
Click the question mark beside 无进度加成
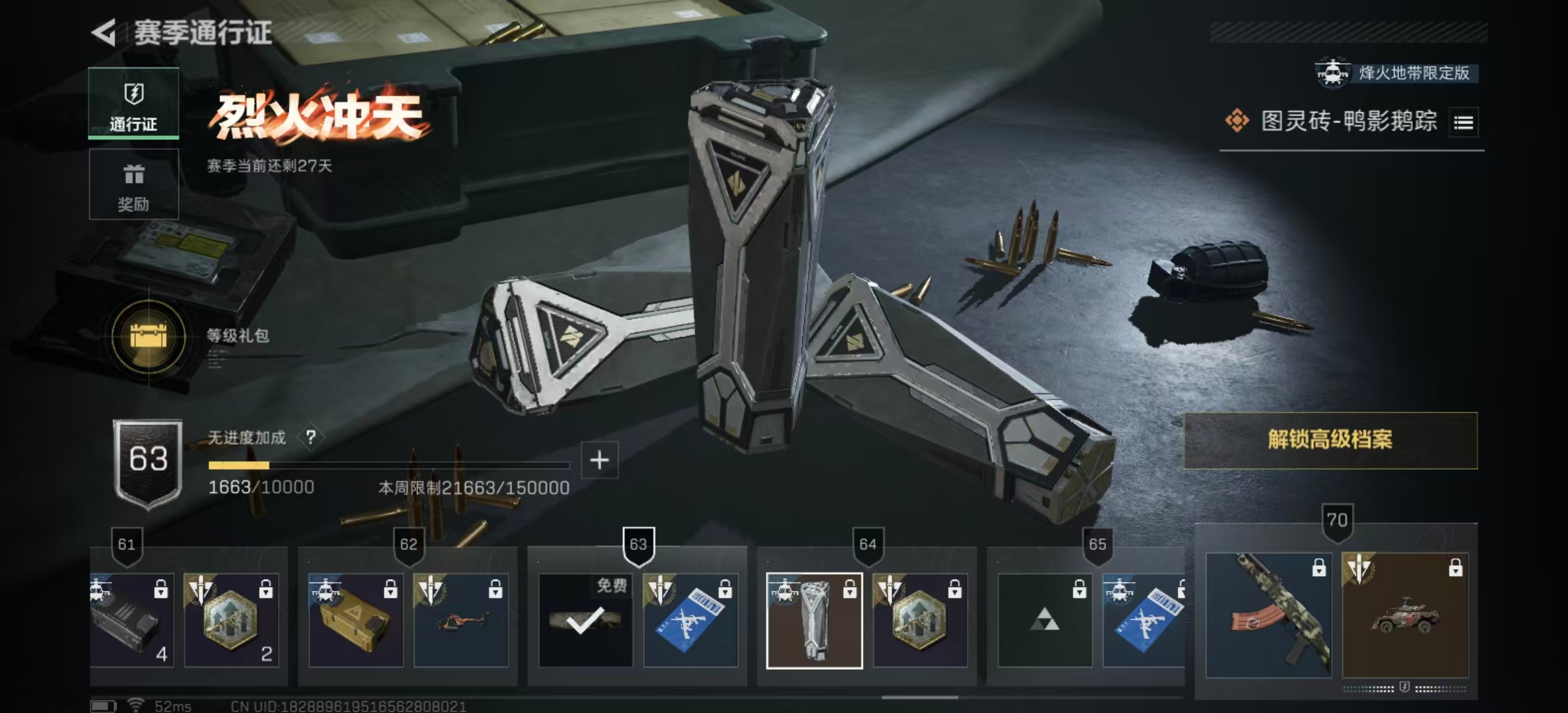click(311, 437)
